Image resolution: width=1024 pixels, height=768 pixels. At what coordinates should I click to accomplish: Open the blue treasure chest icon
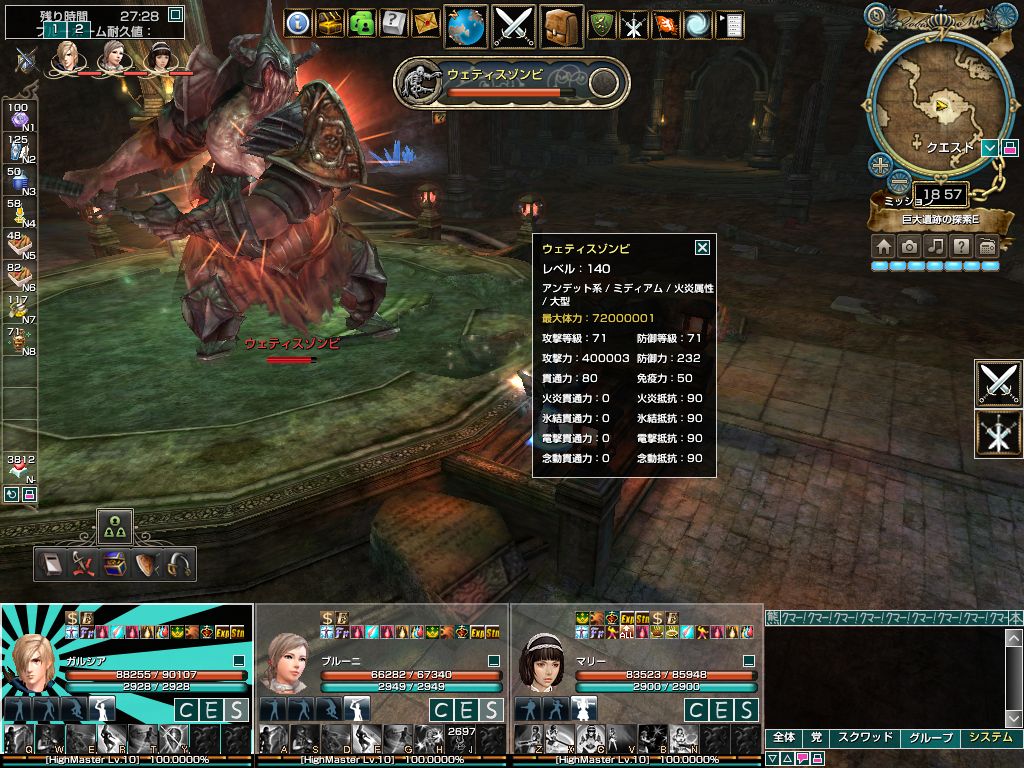click(115, 564)
